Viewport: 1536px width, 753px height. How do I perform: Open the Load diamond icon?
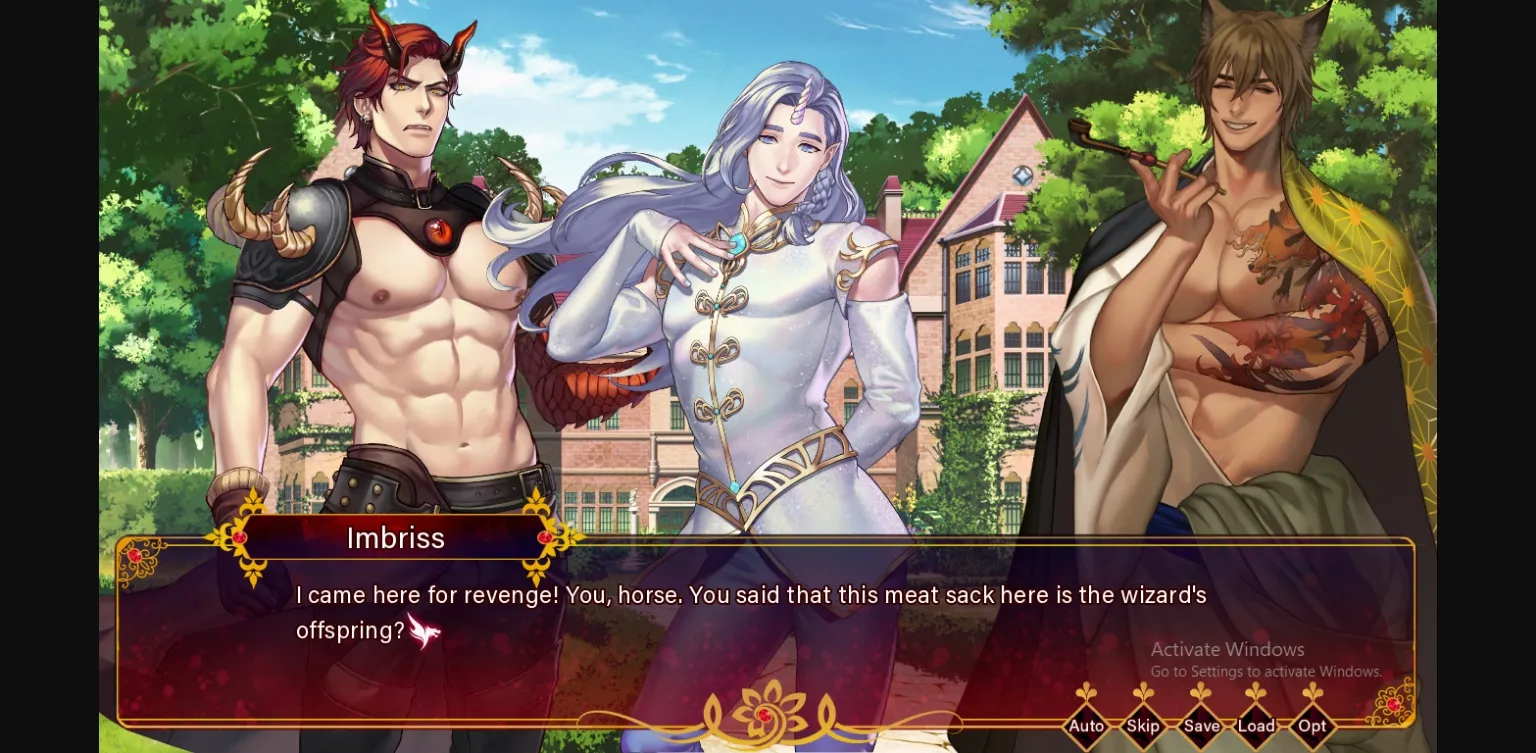click(x=1256, y=727)
